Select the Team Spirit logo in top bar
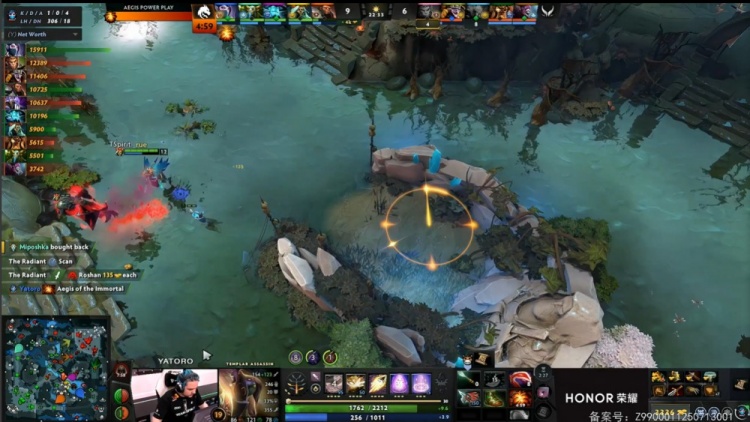 coord(204,11)
